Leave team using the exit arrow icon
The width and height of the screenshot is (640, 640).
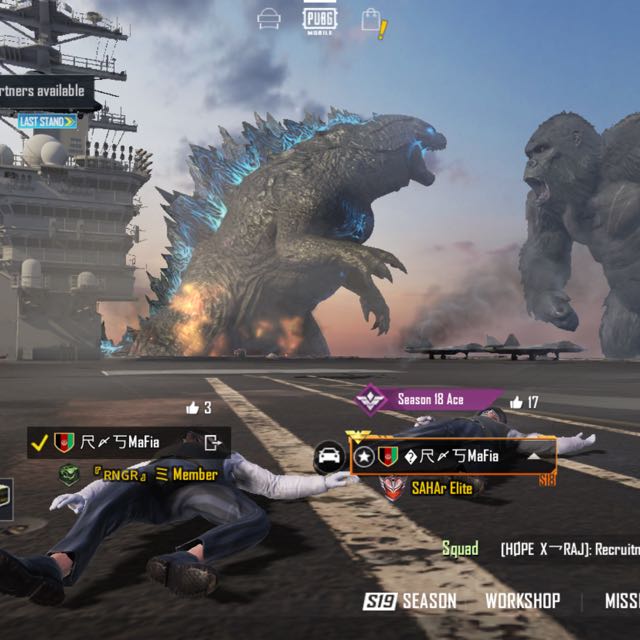pyautogui.click(x=213, y=442)
